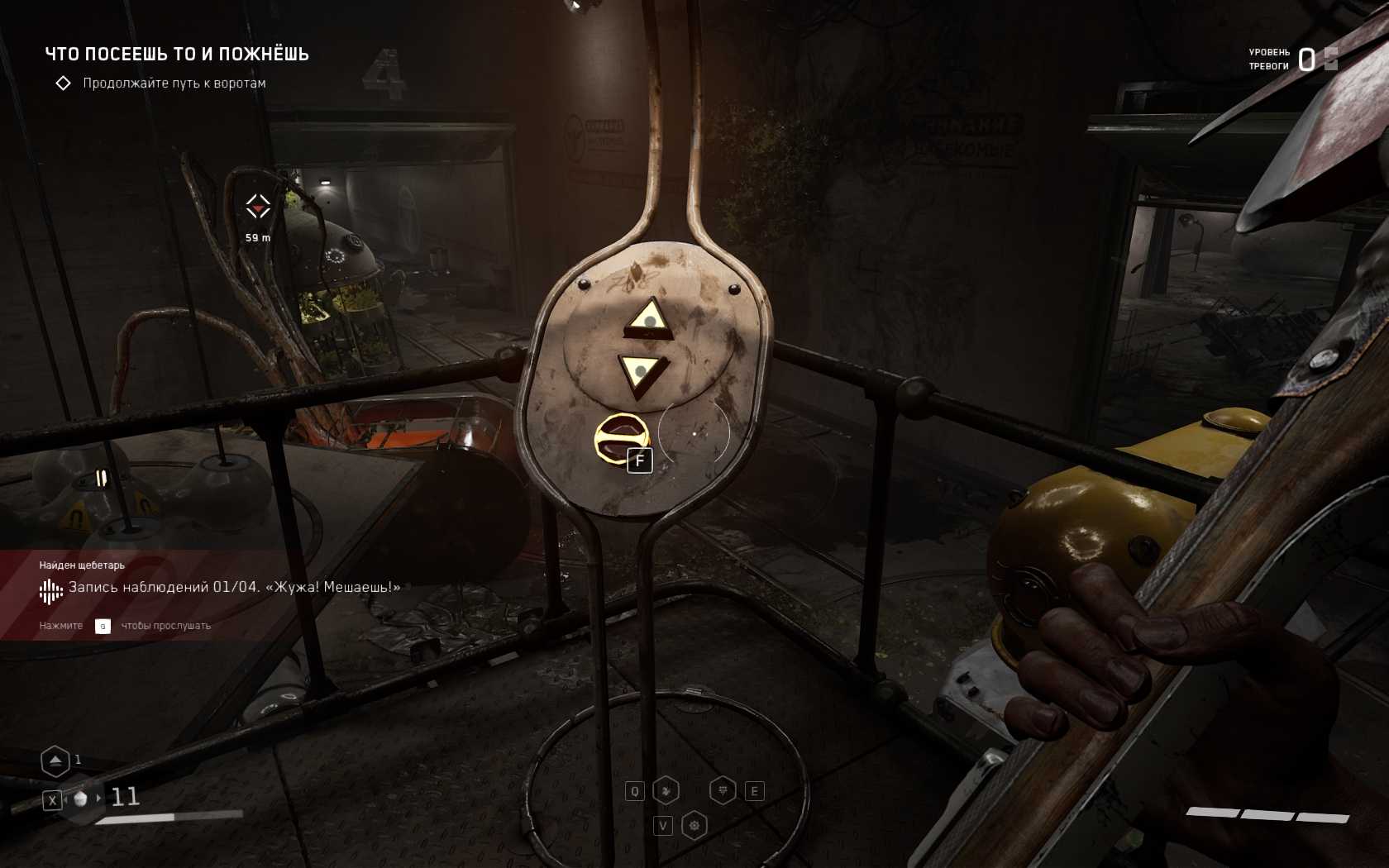This screenshot has height=868, width=1389.
Task: Open the found chirper recording notification
Action: (220, 588)
